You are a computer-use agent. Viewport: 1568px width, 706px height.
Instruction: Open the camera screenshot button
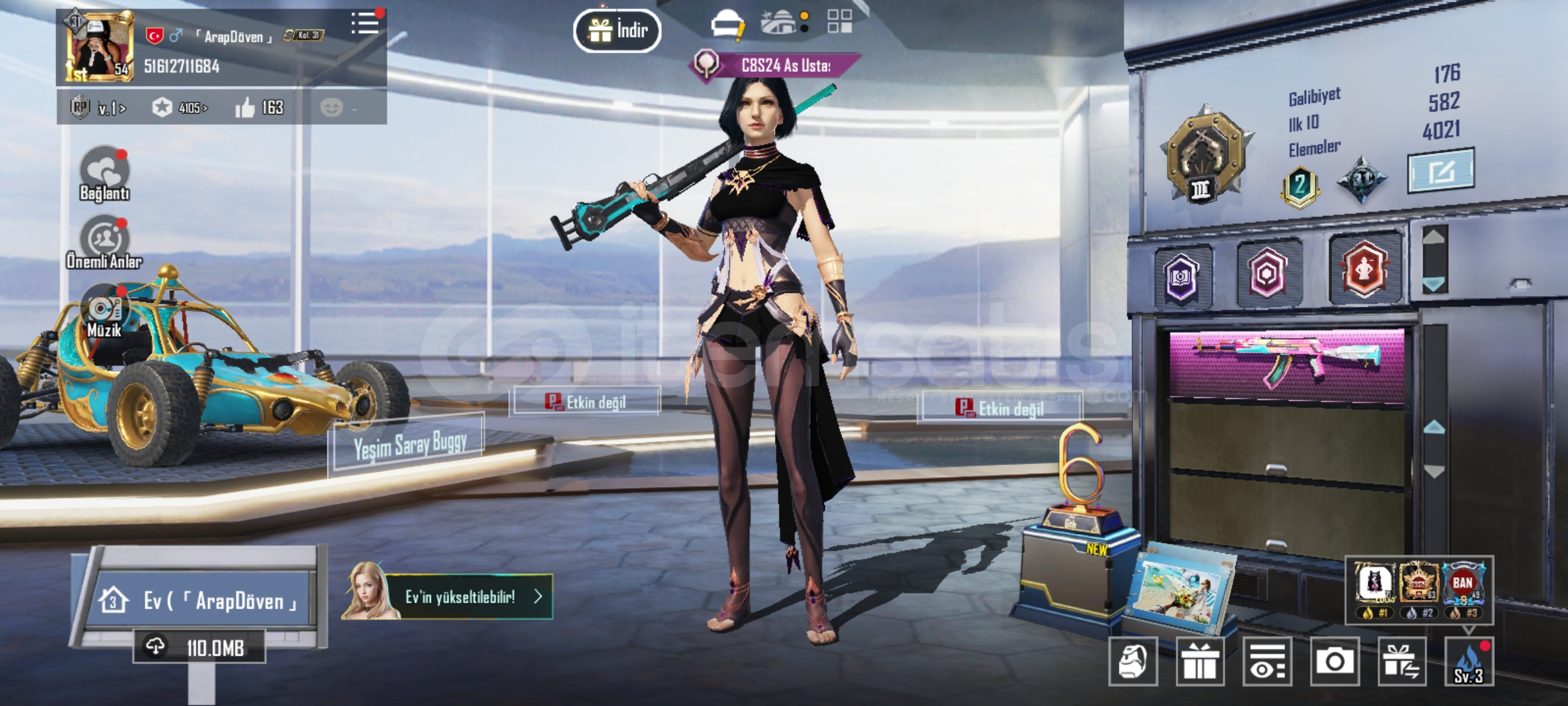tap(1334, 662)
